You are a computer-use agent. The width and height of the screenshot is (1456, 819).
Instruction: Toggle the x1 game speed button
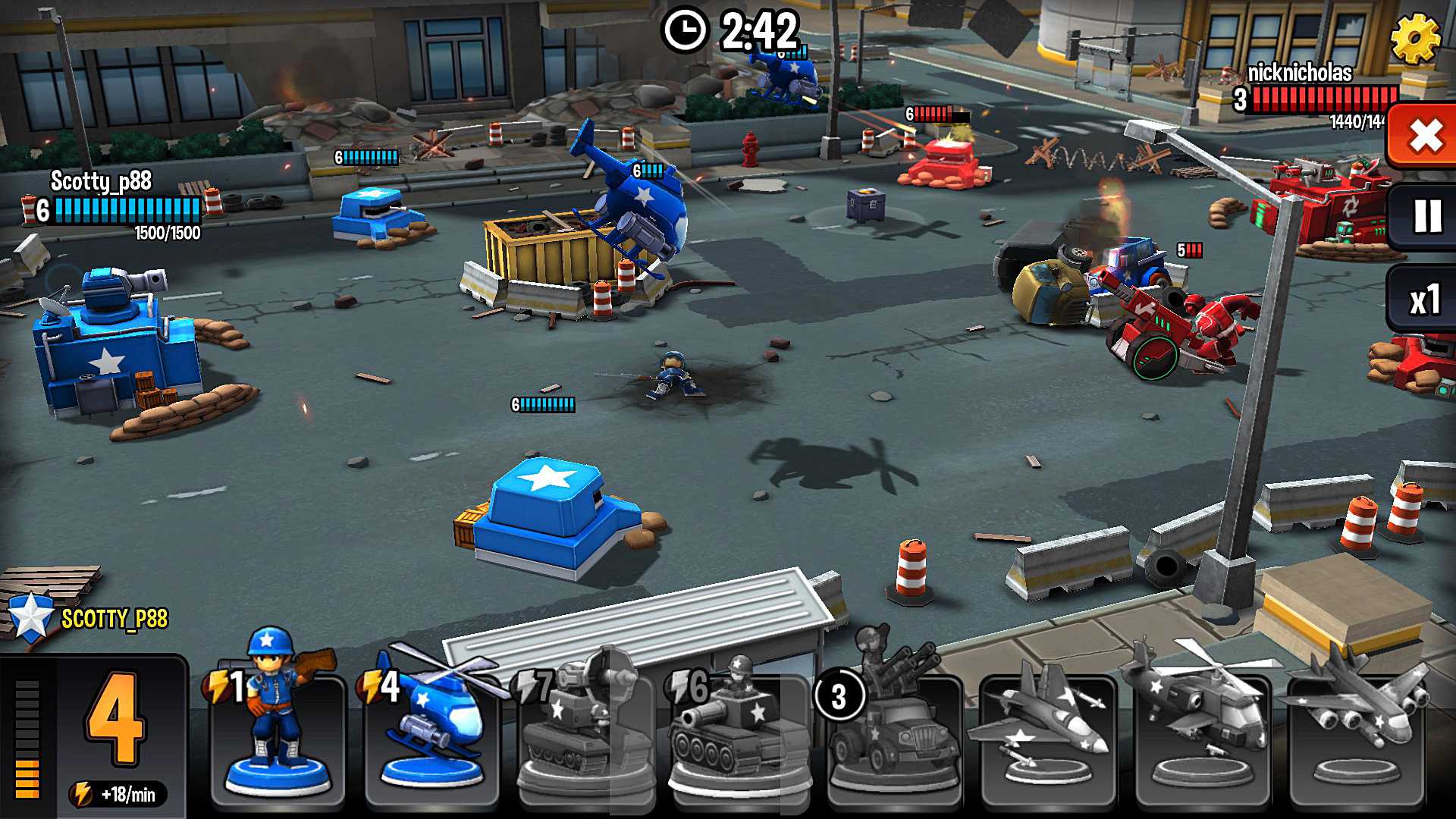pyautogui.click(x=1424, y=300)
